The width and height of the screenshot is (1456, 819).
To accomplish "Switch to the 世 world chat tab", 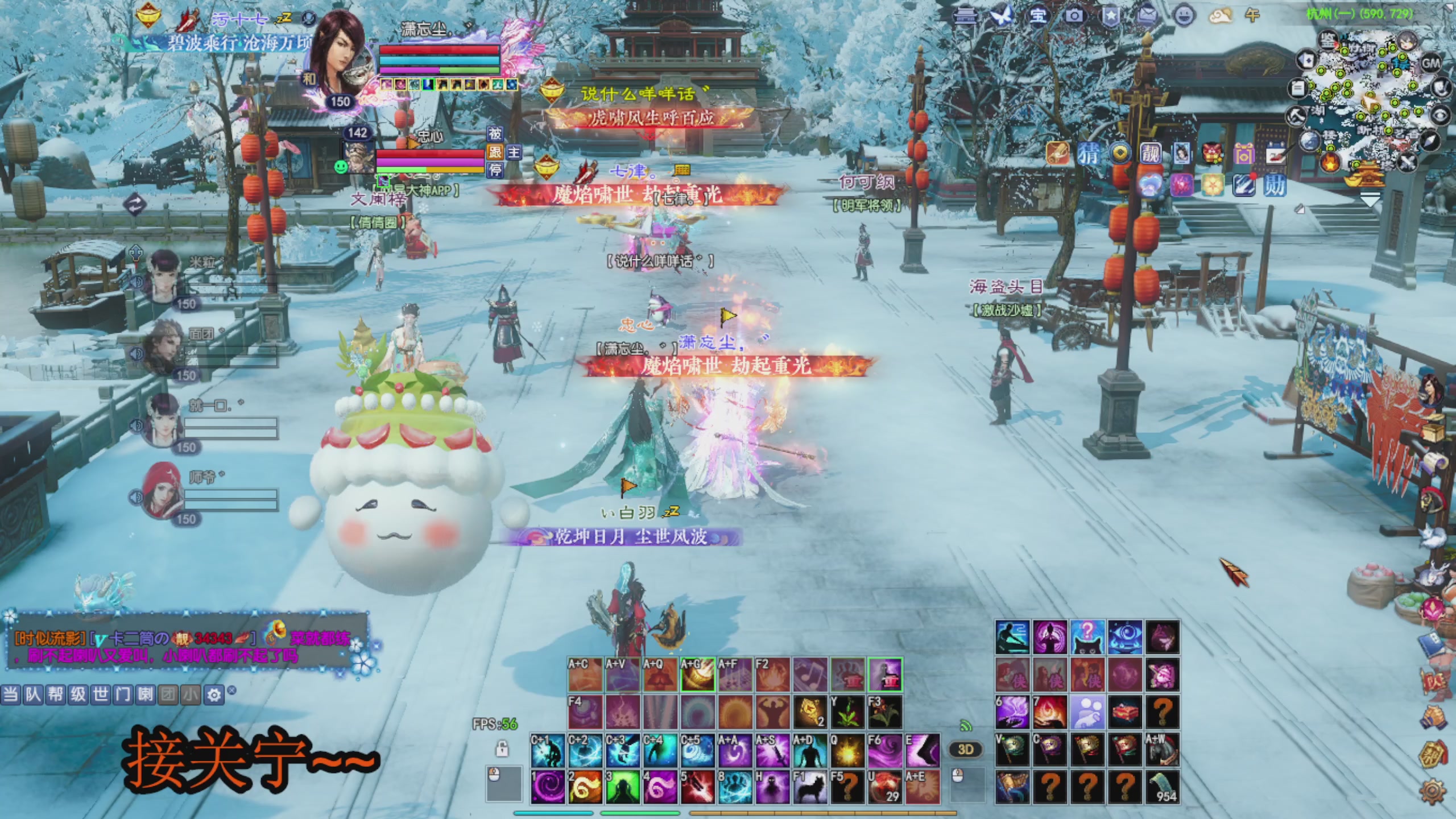I will pos(101,695).
